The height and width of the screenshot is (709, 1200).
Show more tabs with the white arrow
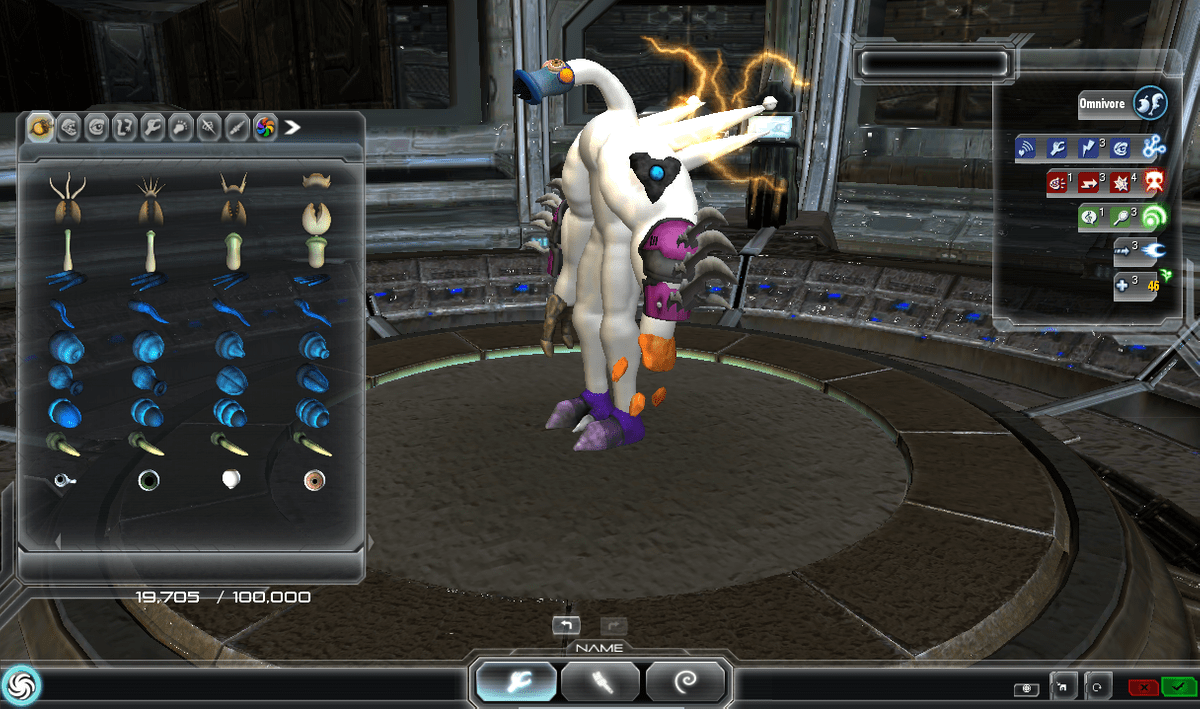pyautogui.click(x=292, y=127)
